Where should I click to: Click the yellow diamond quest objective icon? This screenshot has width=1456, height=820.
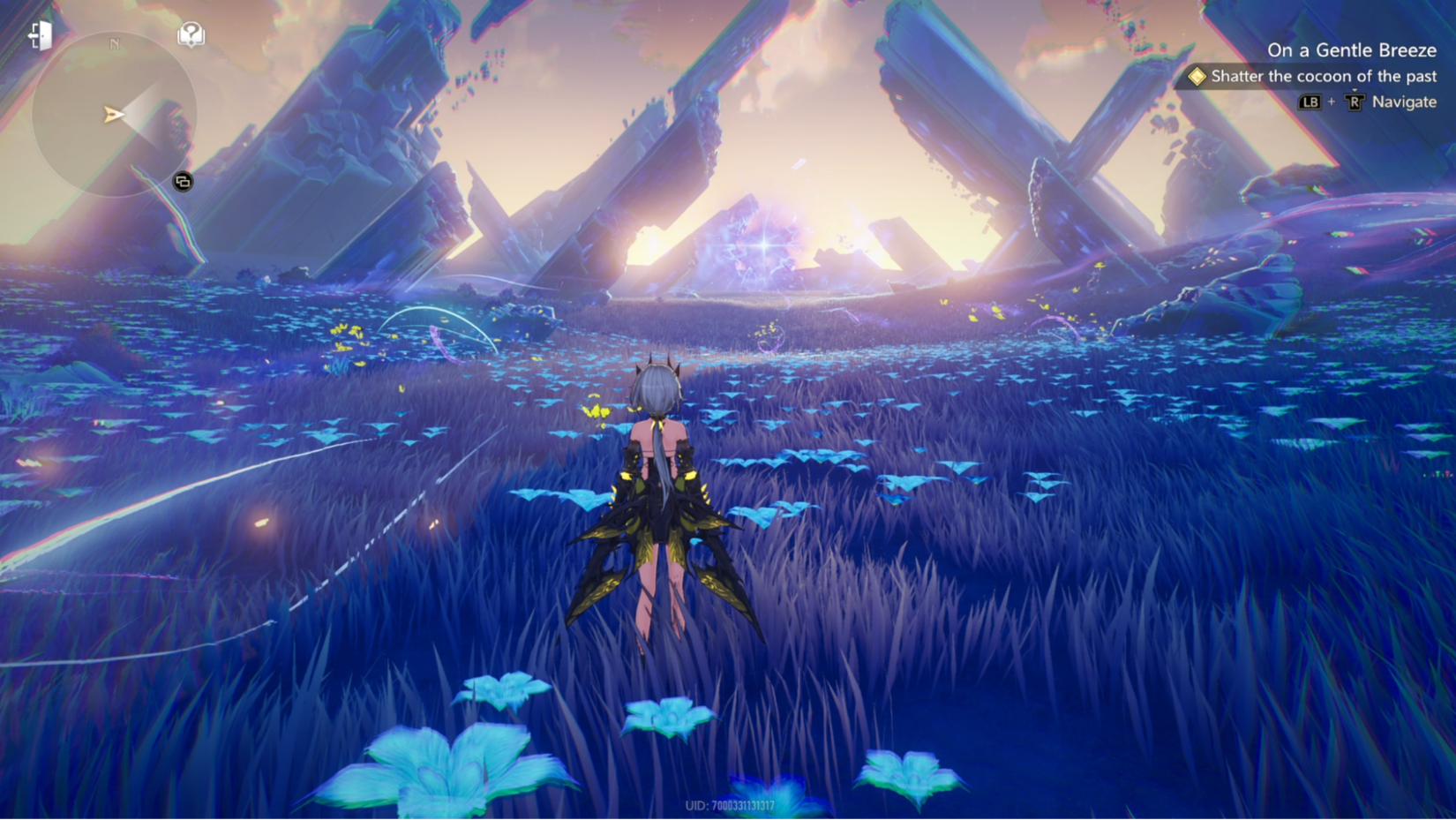(x=1197, y=78)
